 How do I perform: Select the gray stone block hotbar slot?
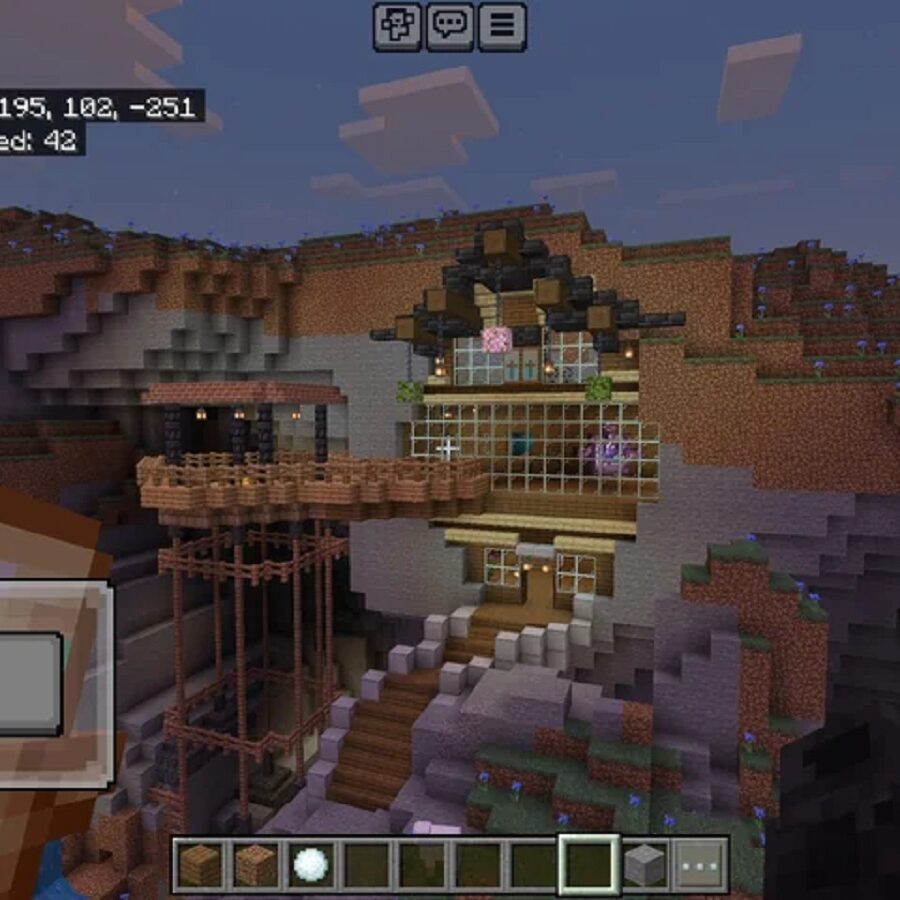tap(644, 865)
